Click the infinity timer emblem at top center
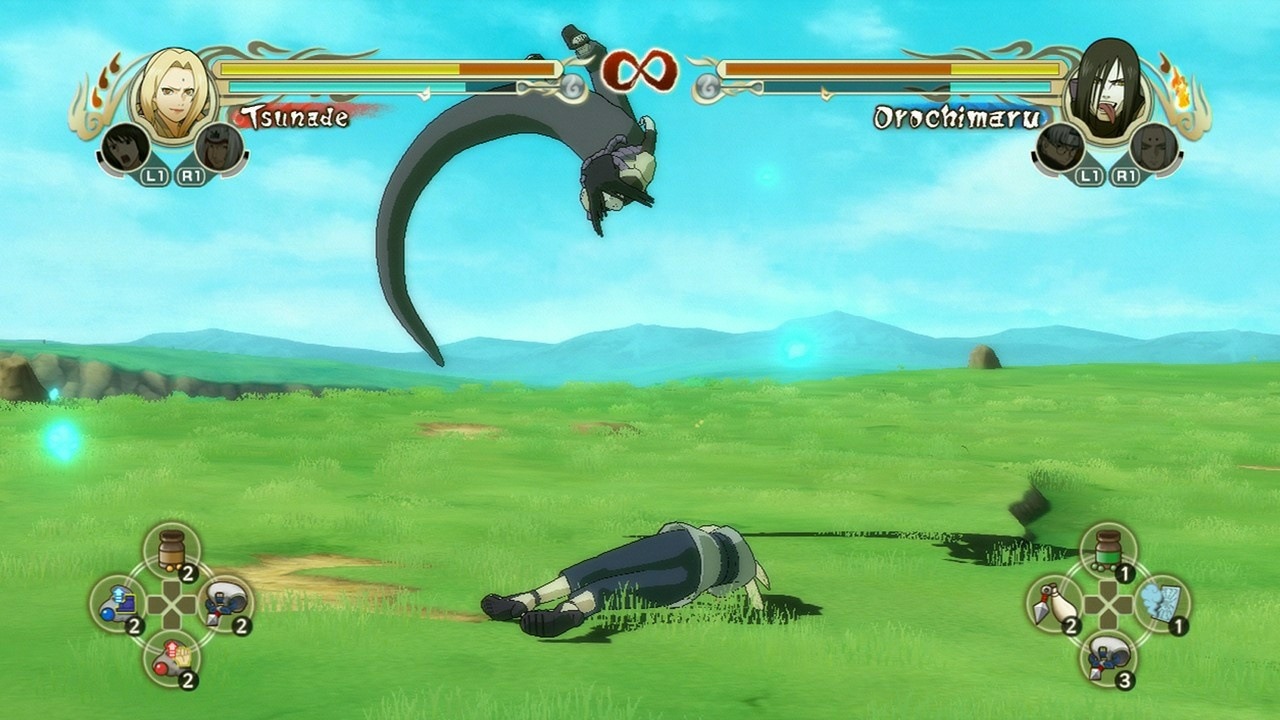1280x720 pixels. tap(638, 68)
